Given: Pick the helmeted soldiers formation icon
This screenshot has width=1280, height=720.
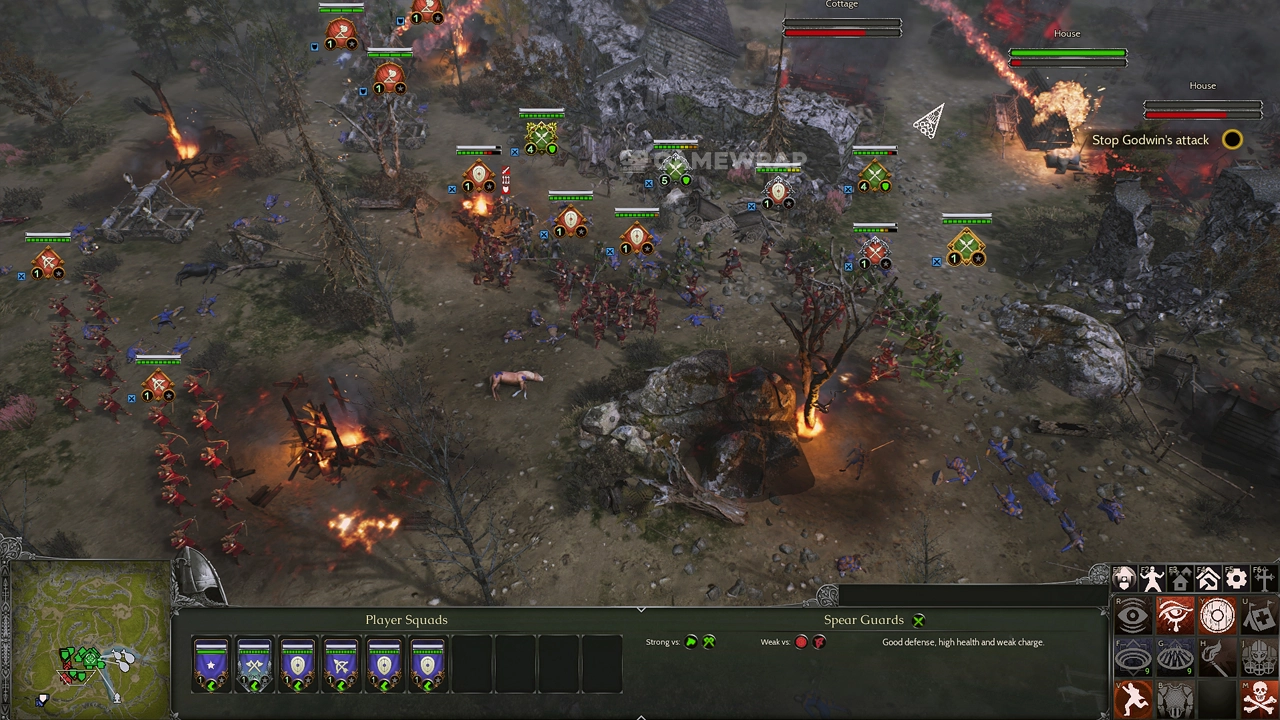Looking at the screenshot, I should pos(1260,657).
